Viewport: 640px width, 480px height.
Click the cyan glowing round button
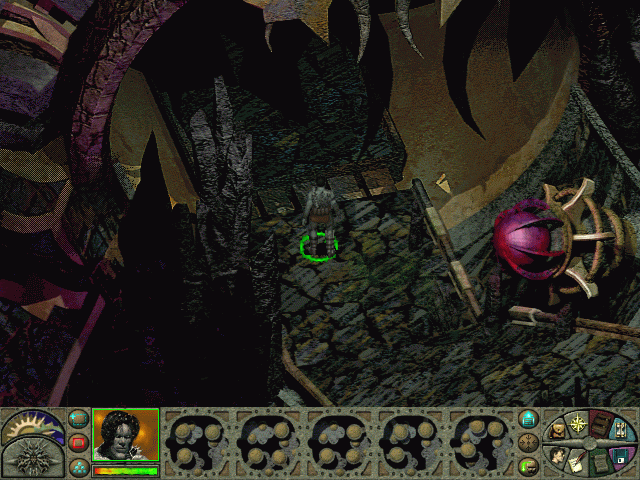click(x=529, y=418)
